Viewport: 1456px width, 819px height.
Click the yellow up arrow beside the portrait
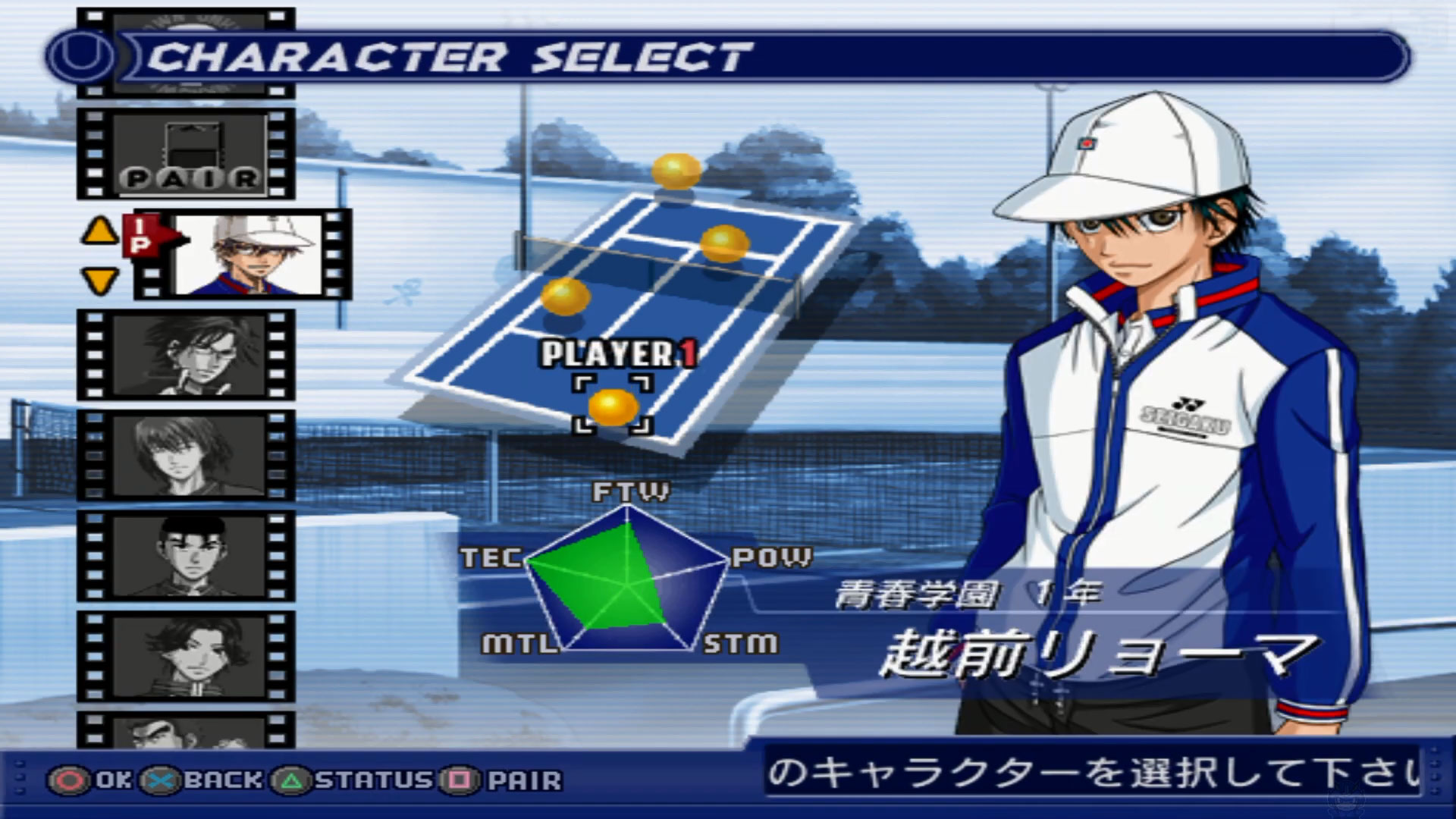coord(99,231)
